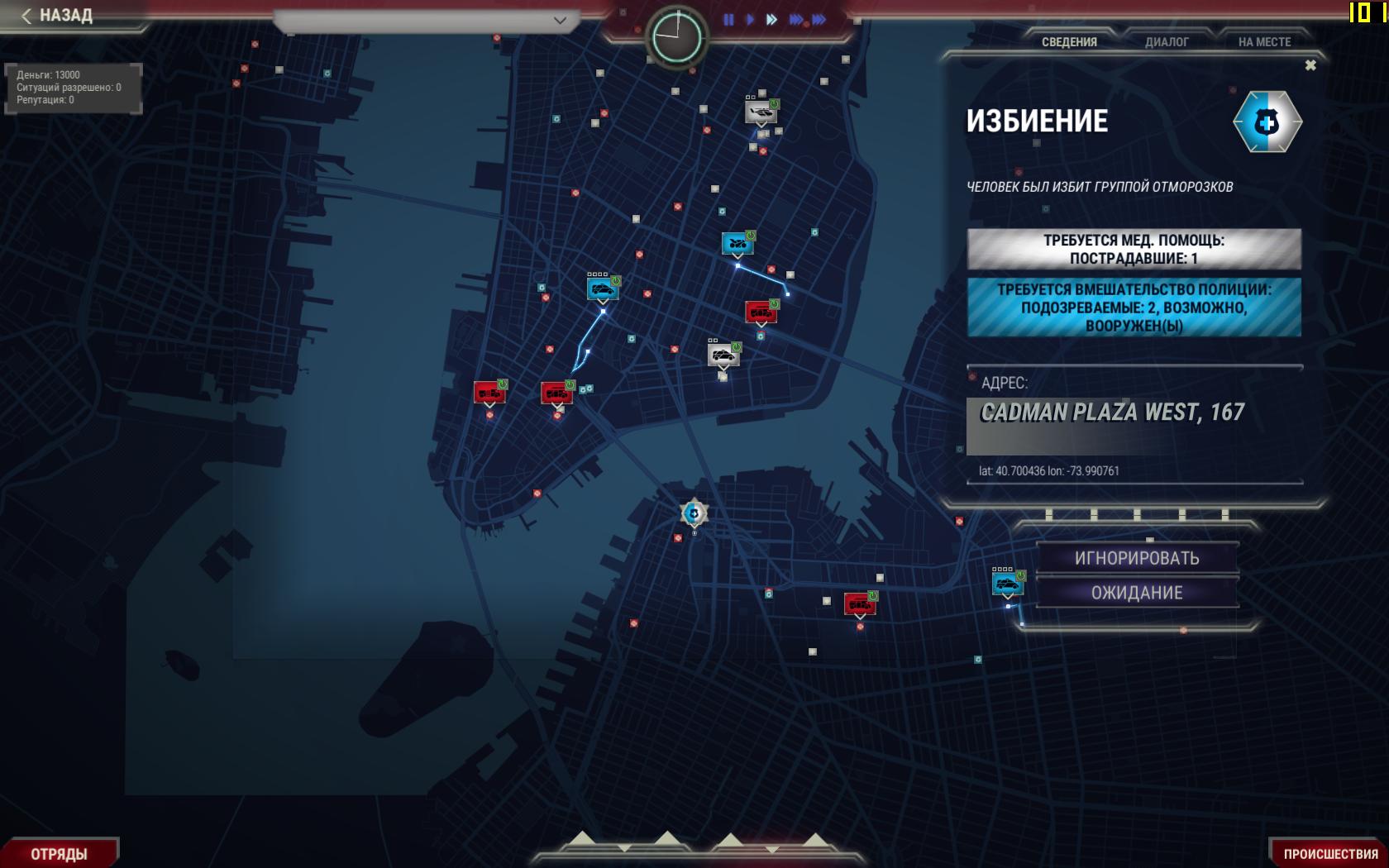Image resolution: width=1389 pixels, height=868 pixels.
Task: Switch to the СВЕДЕНИЯ tab
Action: click(x=1069, y=42)
